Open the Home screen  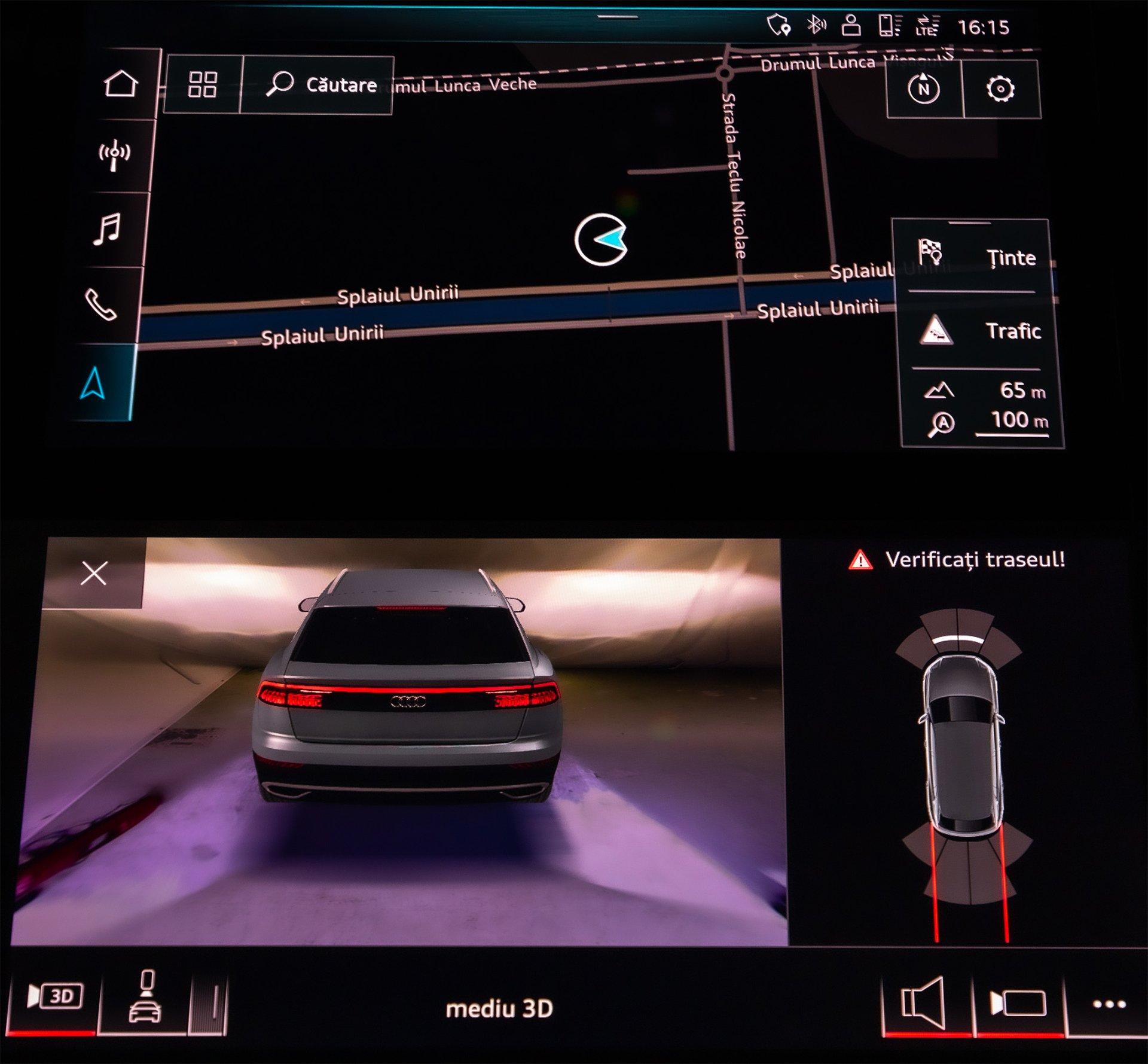pyautogui.click(x=121, y=84)
